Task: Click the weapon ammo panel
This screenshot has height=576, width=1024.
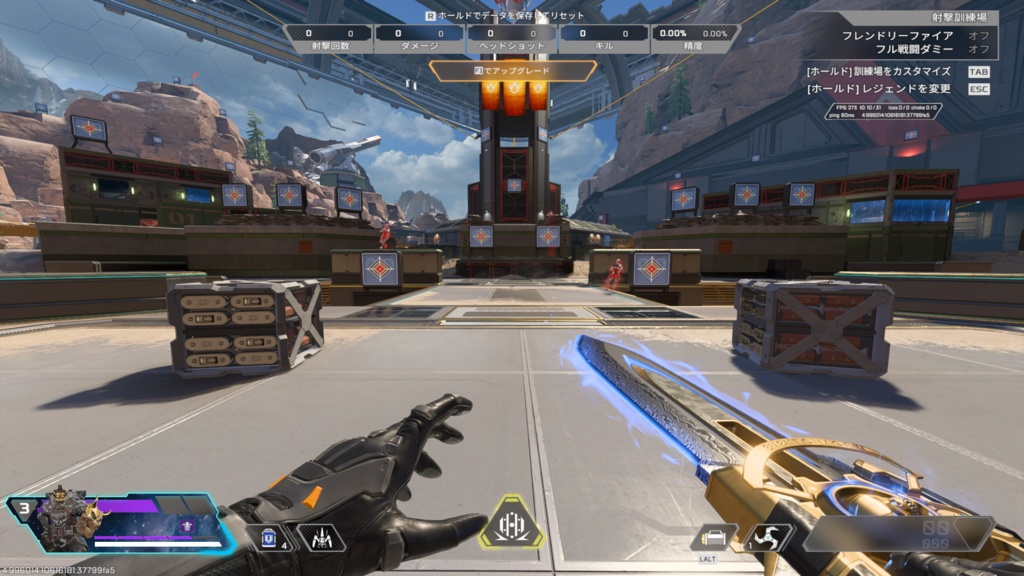Action: 898,534
